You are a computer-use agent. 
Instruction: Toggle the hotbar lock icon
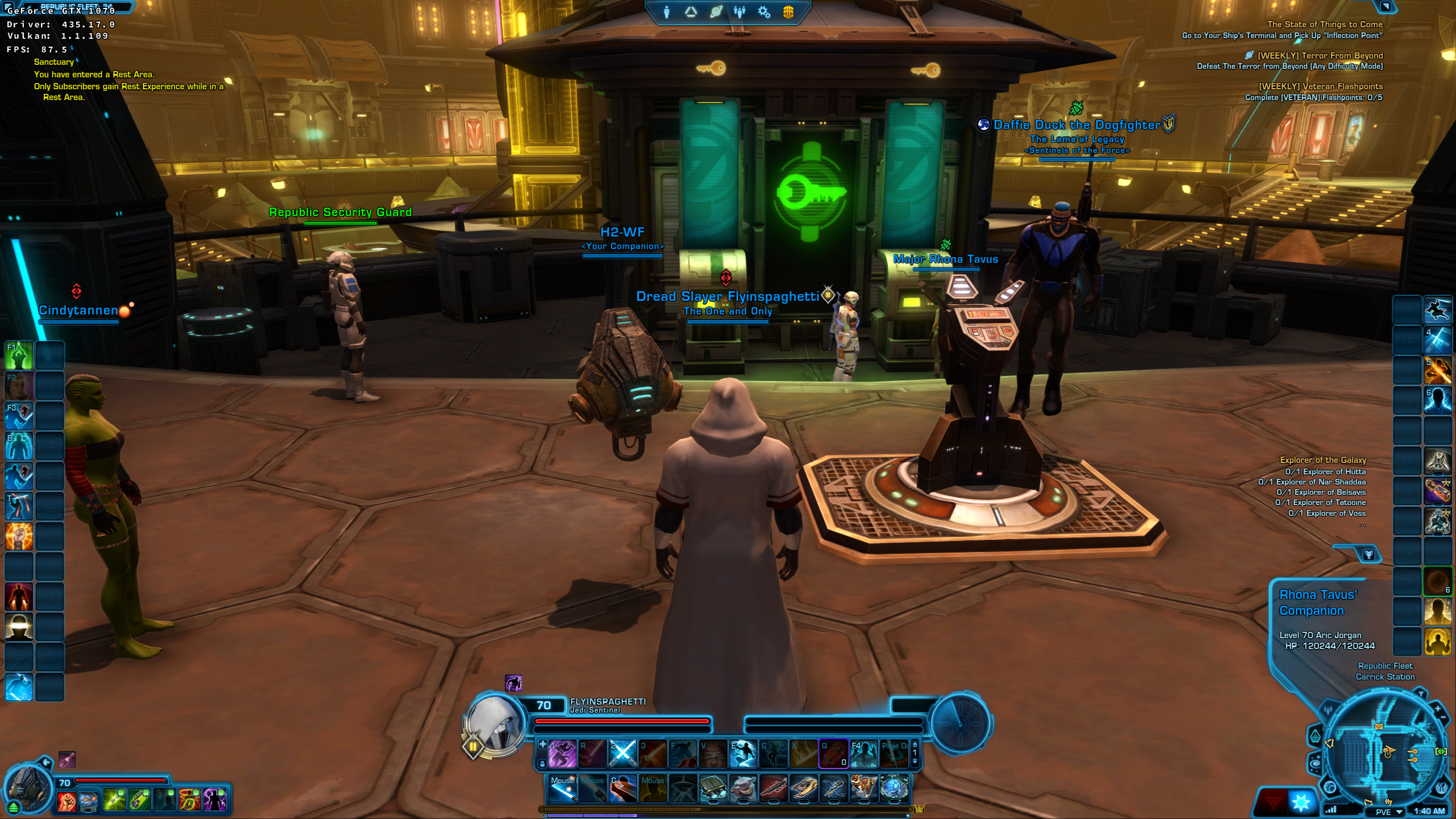click(x=542, y=763)
